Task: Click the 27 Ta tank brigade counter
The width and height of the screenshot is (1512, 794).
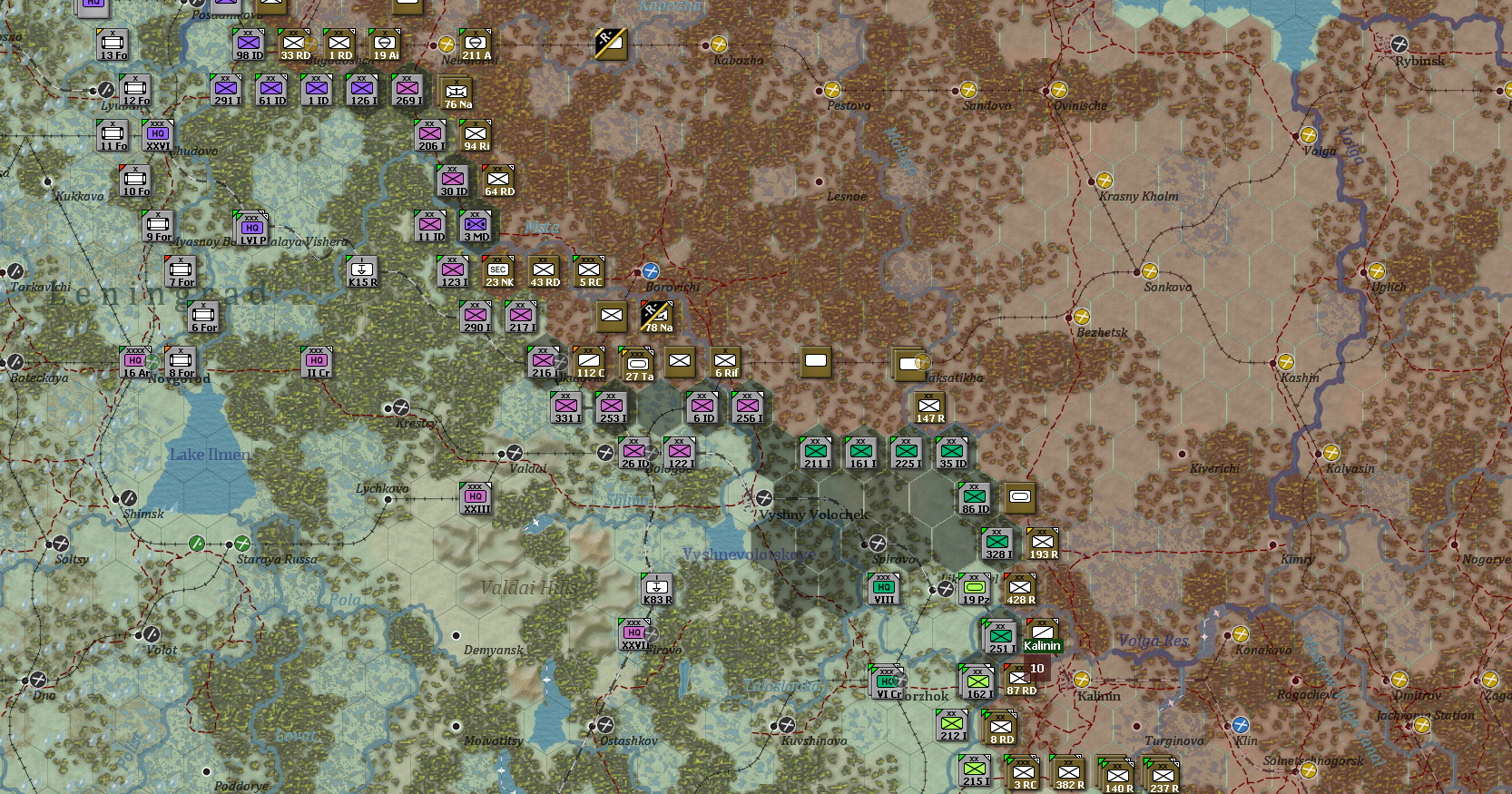Action: pyautogui.click(x=636, y=362)
